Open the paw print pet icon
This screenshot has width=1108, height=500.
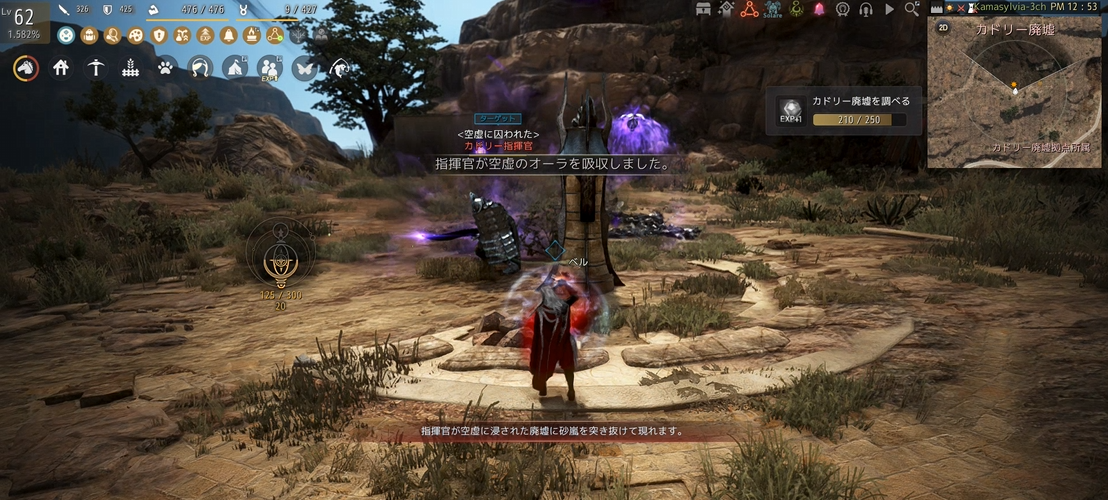pyautogui.click(x=165, y=68)
